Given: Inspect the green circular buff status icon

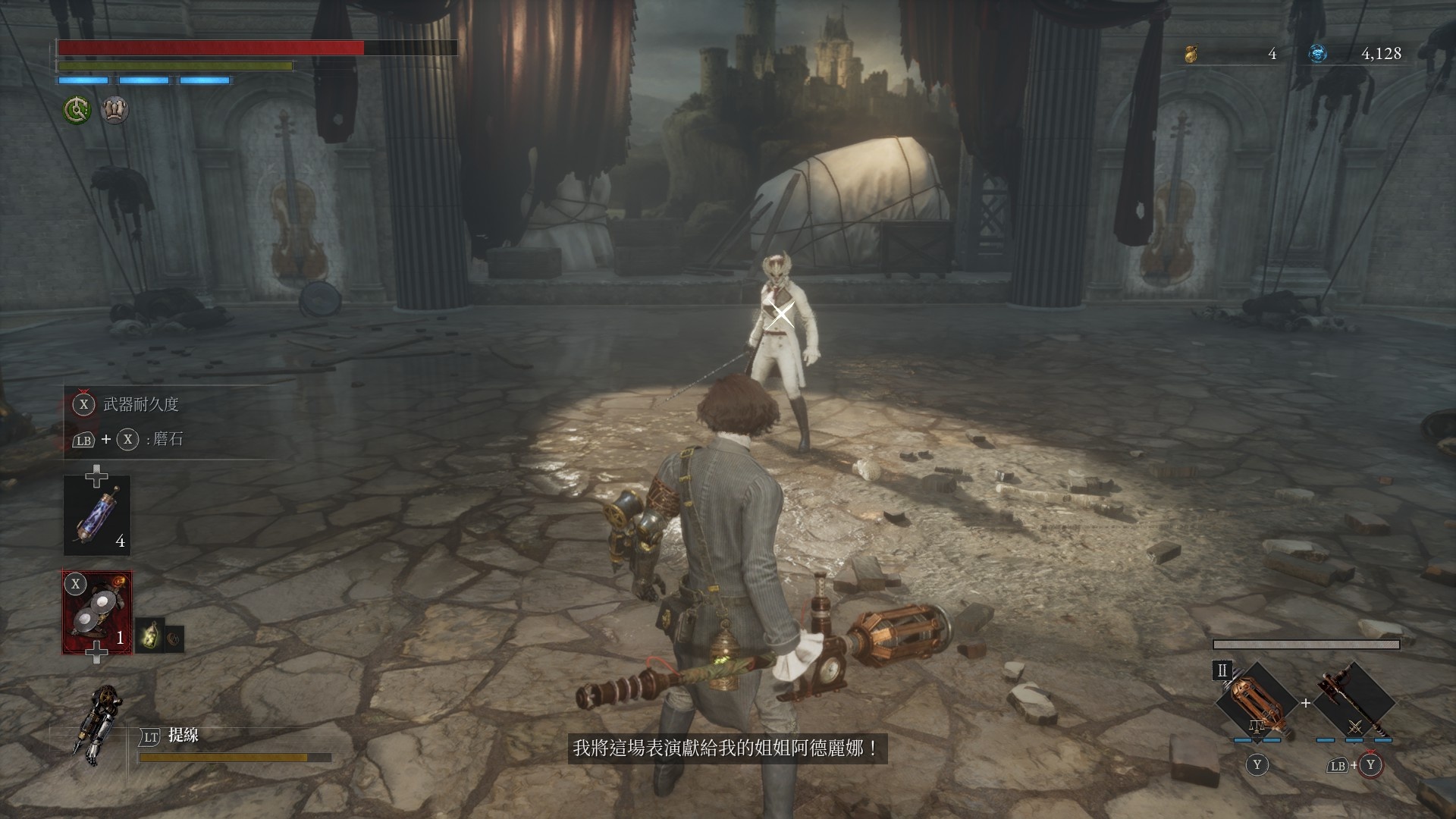Looking at the screenshot, I should (77, 111).
